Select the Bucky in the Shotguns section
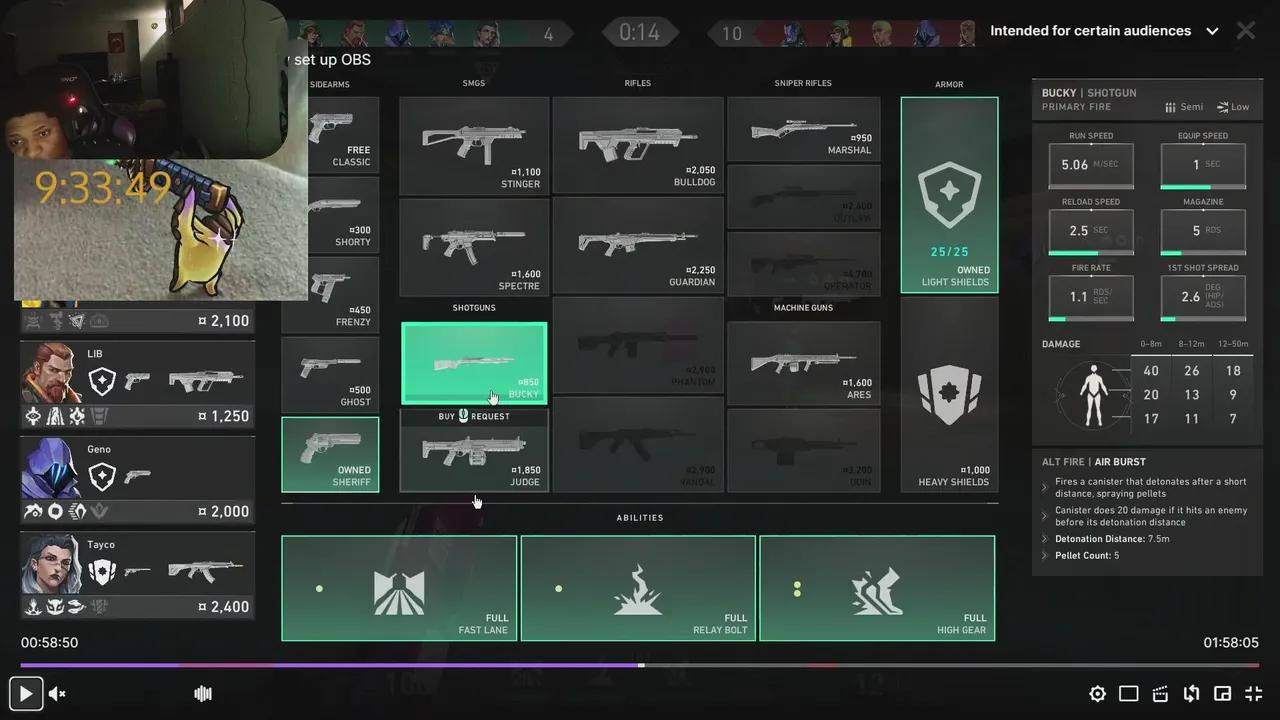 pos(474,362)
